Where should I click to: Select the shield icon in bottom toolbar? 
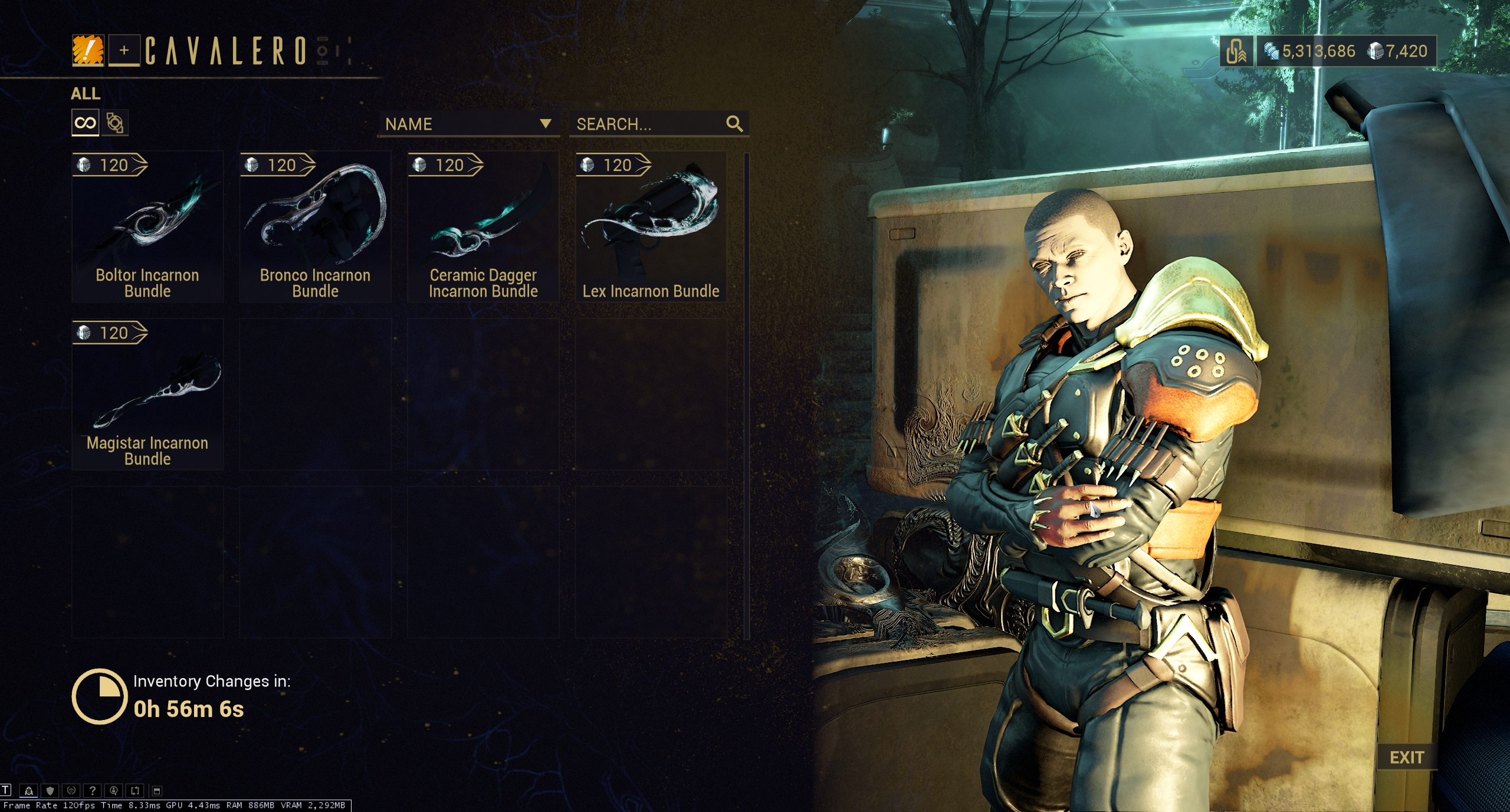[50, 791]
